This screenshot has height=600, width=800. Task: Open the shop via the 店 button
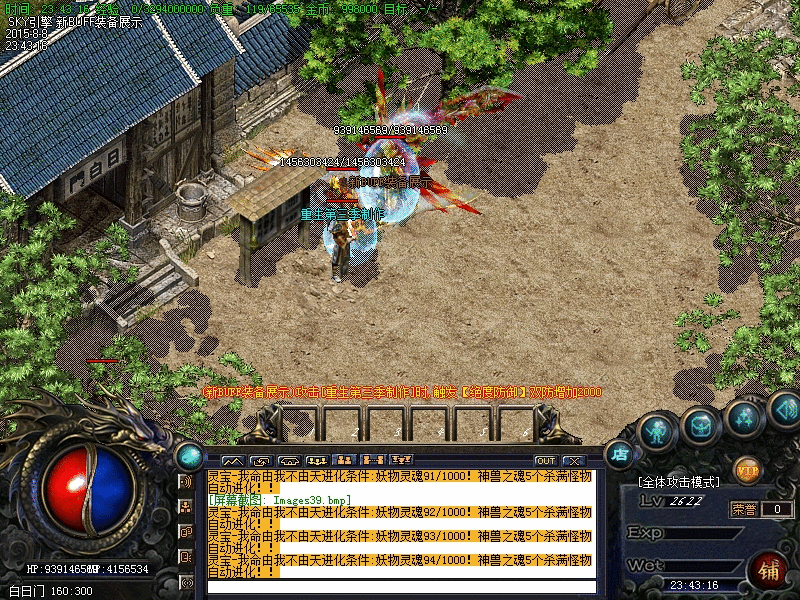pyautogui.click(x=621, y=453)
